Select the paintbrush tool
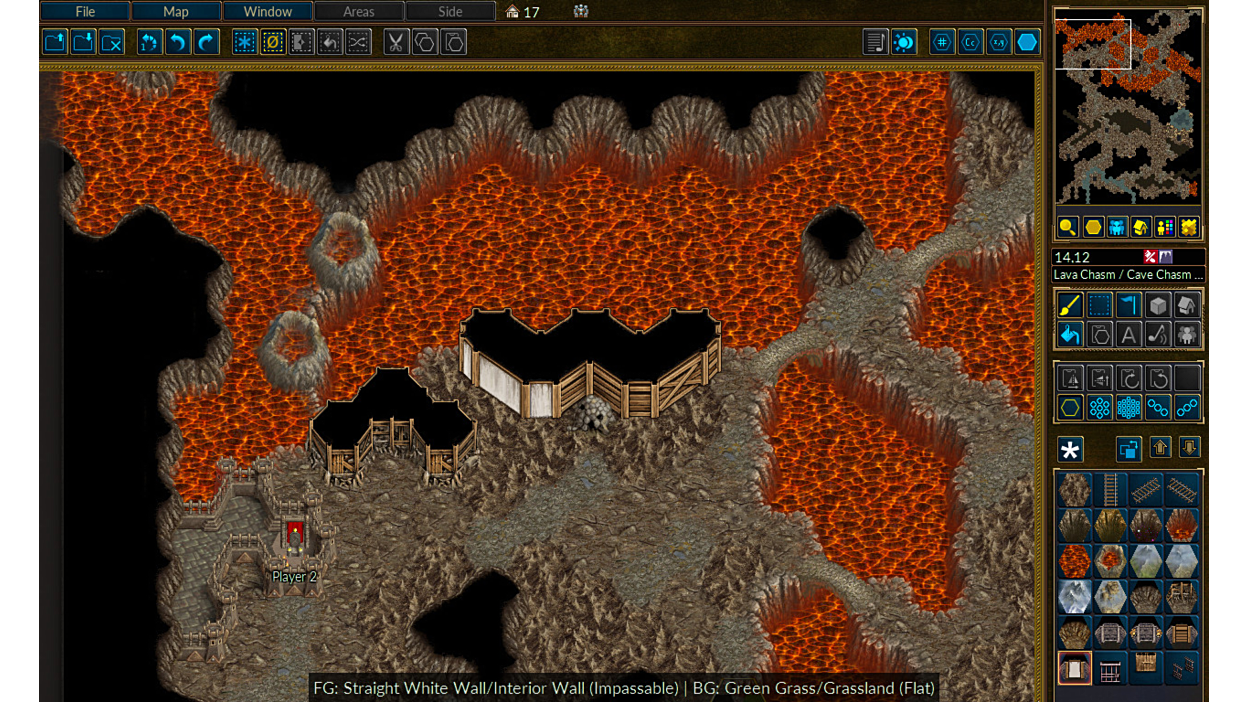The height and width of the screenshot is (702, 1248). 1070,305
